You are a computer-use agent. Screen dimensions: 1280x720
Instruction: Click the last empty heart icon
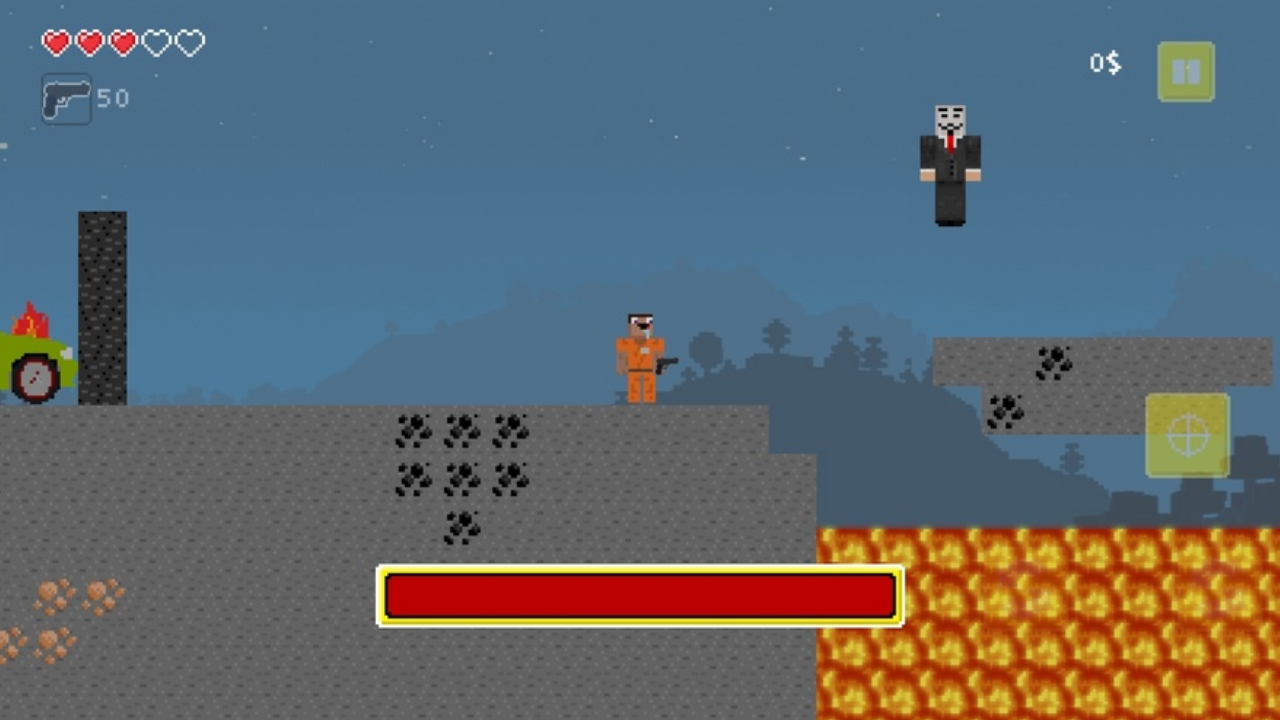click(189, 43)
